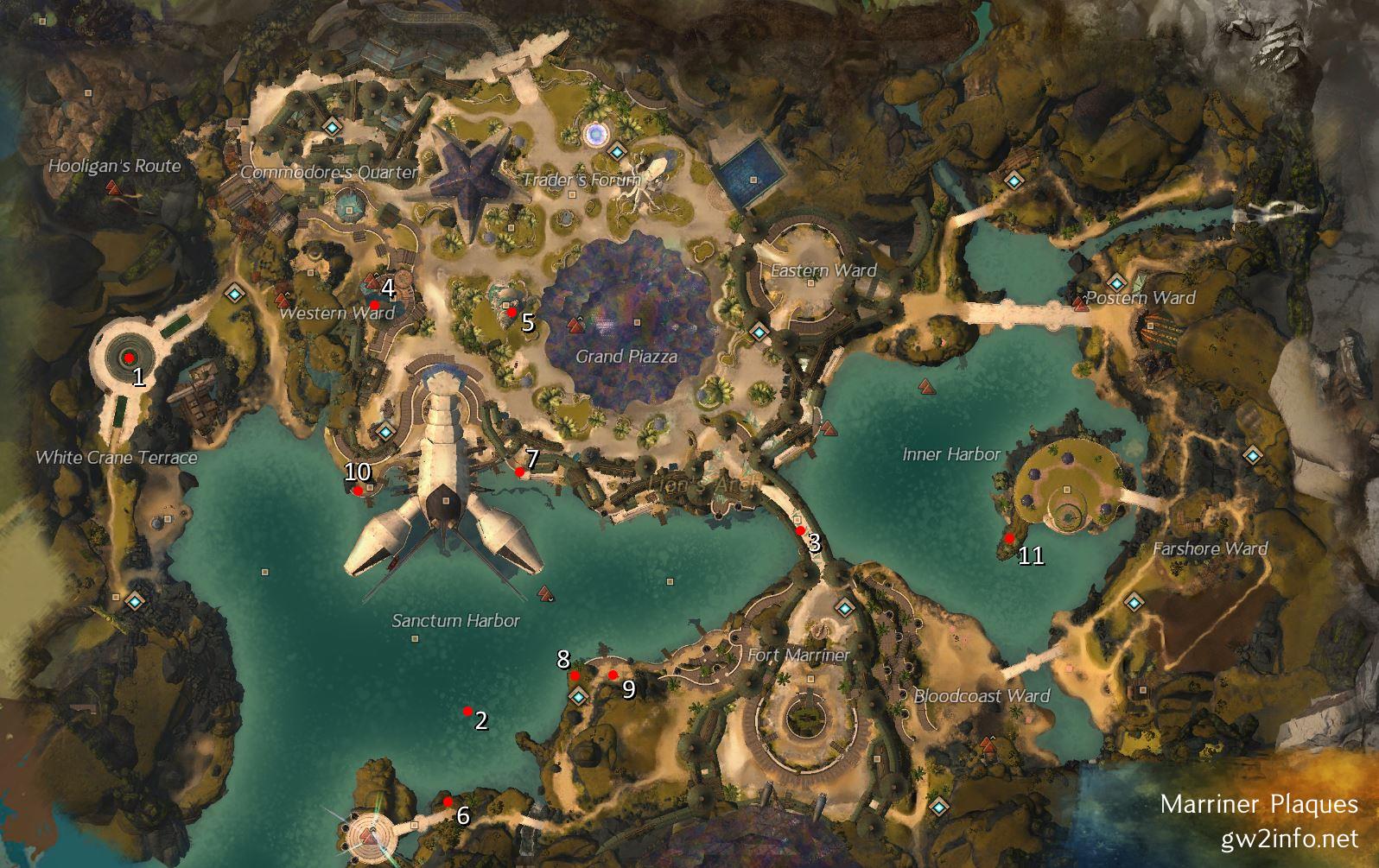Viewport: 1379px width, 868px height.
Task: Select plaque marker number 6
Action: pos(448,801)
